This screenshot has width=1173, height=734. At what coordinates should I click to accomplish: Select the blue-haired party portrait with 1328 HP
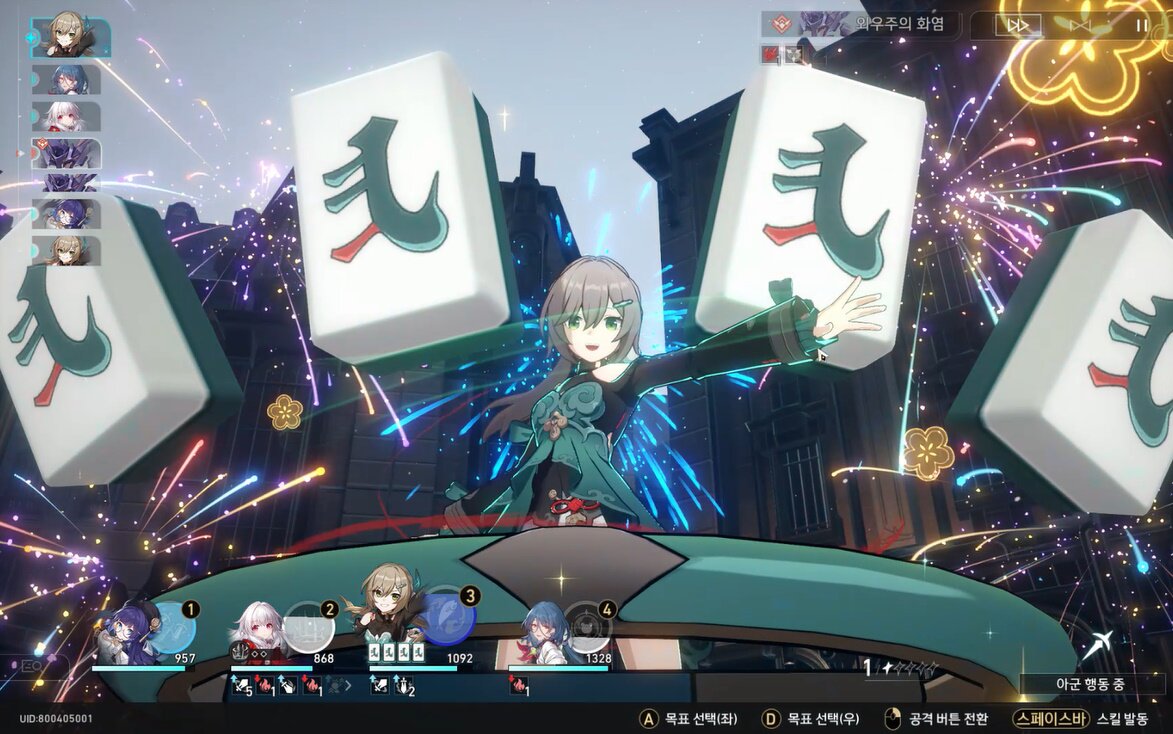543,632
